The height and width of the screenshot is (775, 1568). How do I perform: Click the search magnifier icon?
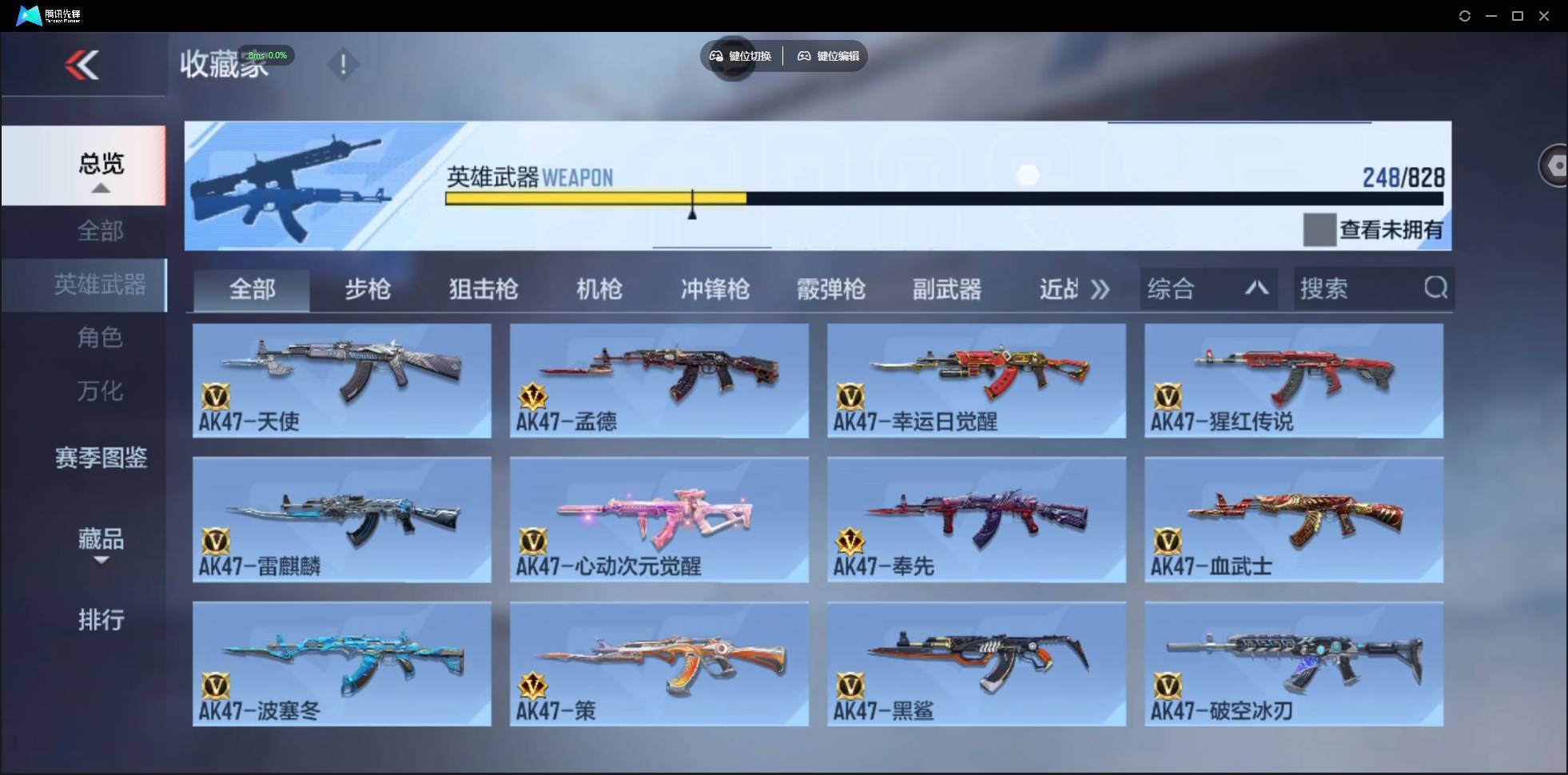pos(1436,288)
